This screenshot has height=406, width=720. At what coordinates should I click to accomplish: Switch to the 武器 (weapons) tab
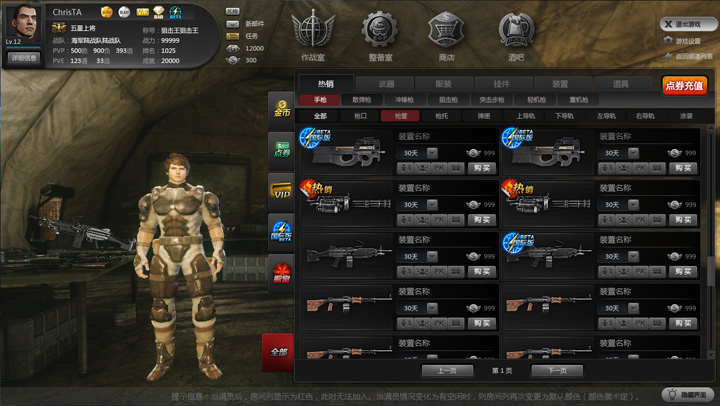click(387, 84)
